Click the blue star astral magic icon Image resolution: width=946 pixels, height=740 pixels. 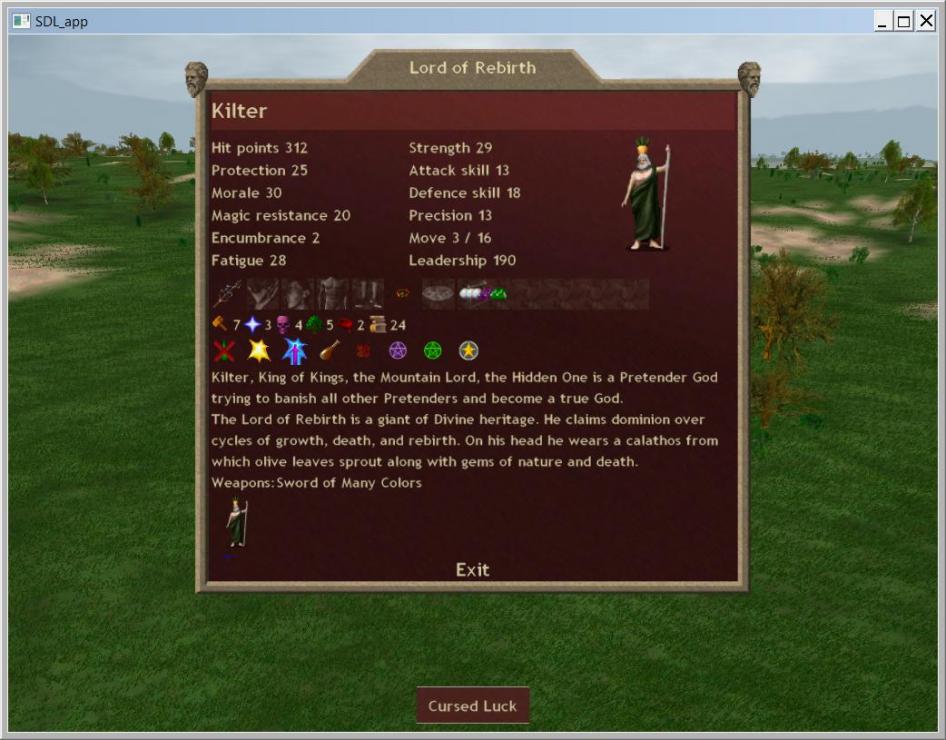click(253, 325)
